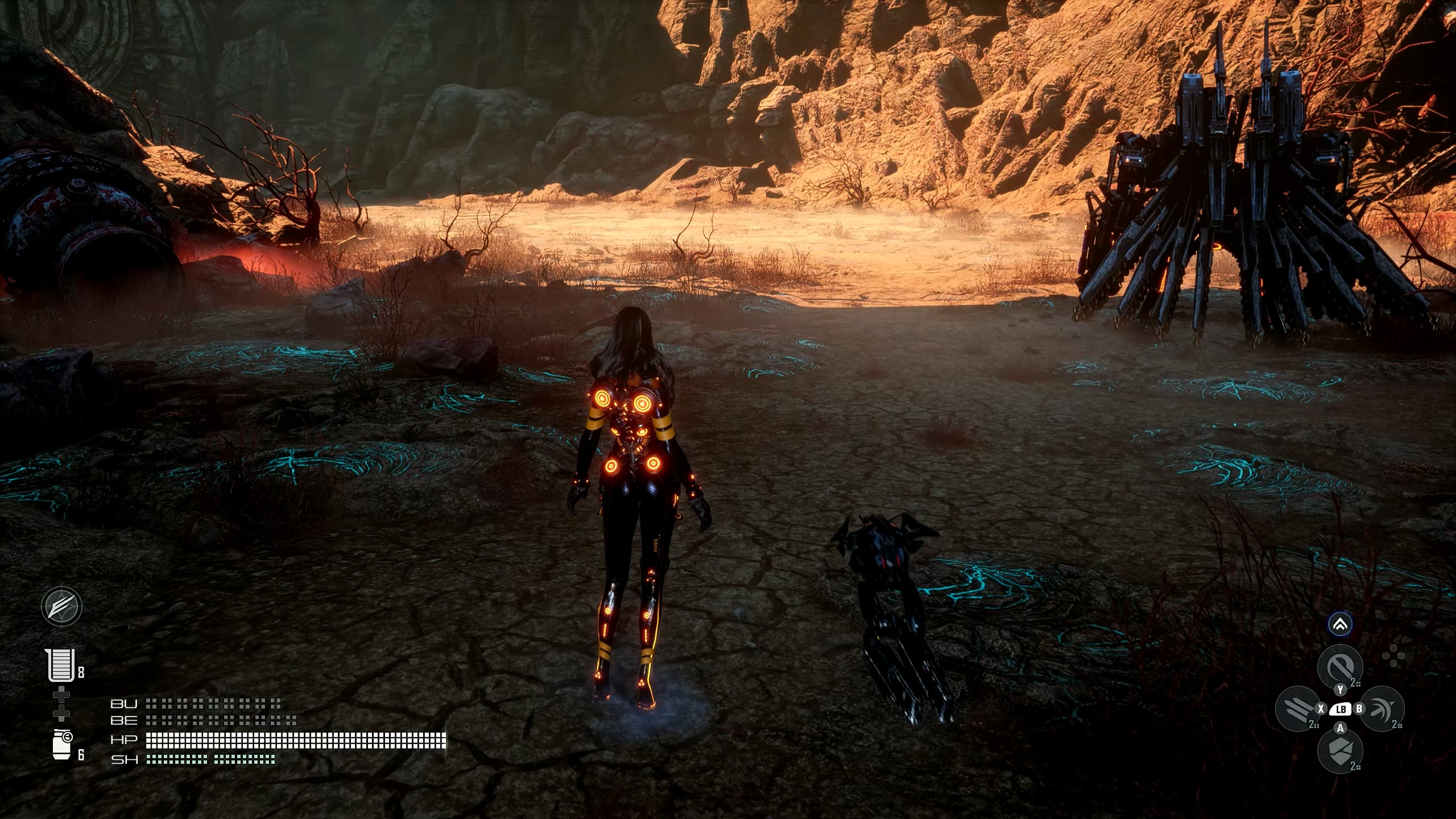The height and width of the screenshot is (819, 1456).
Task: Trigger the top circular slash skill
Action: 1339,667
